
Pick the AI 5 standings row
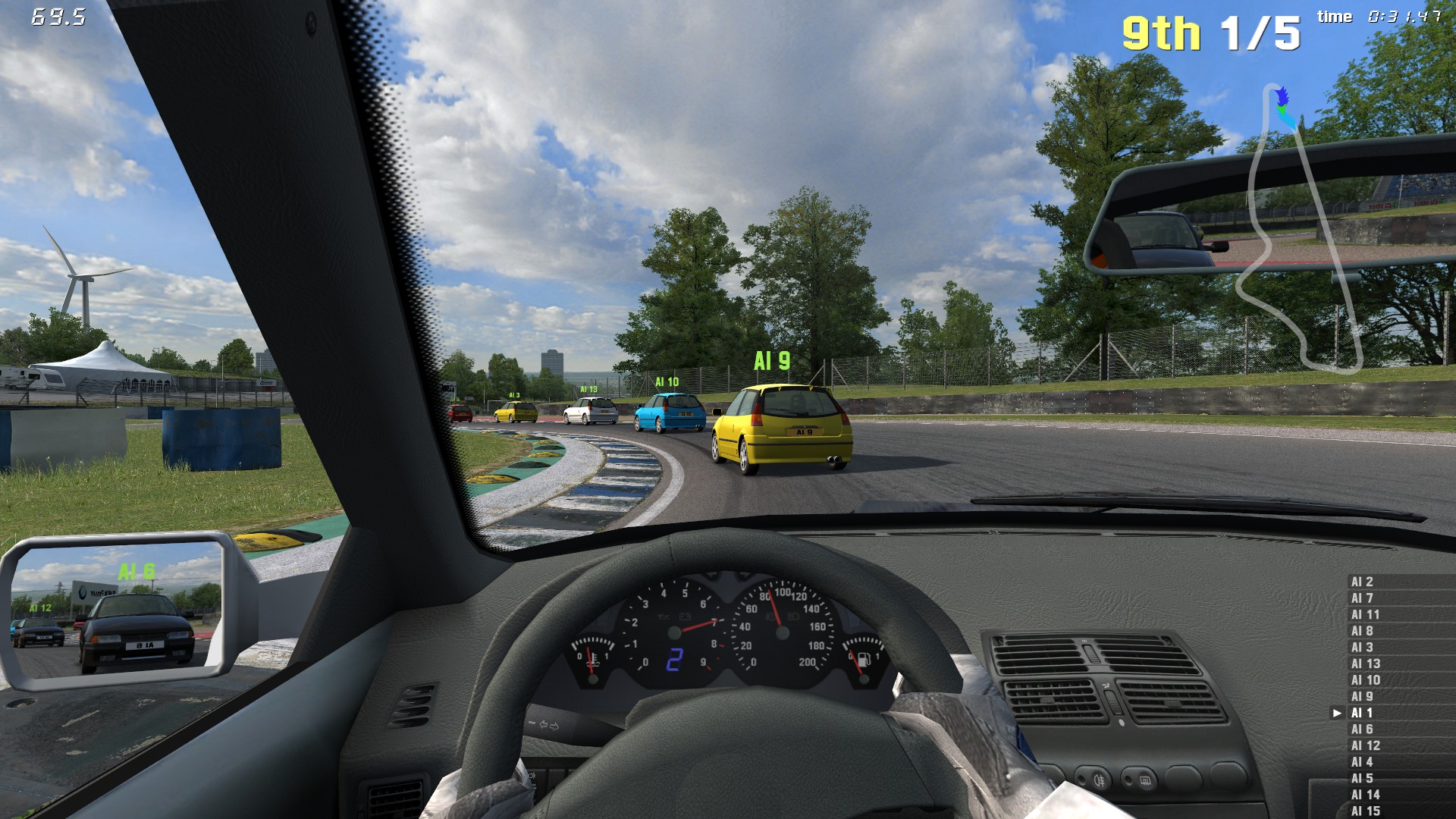pyautogui.click(x=1363, y=778)
